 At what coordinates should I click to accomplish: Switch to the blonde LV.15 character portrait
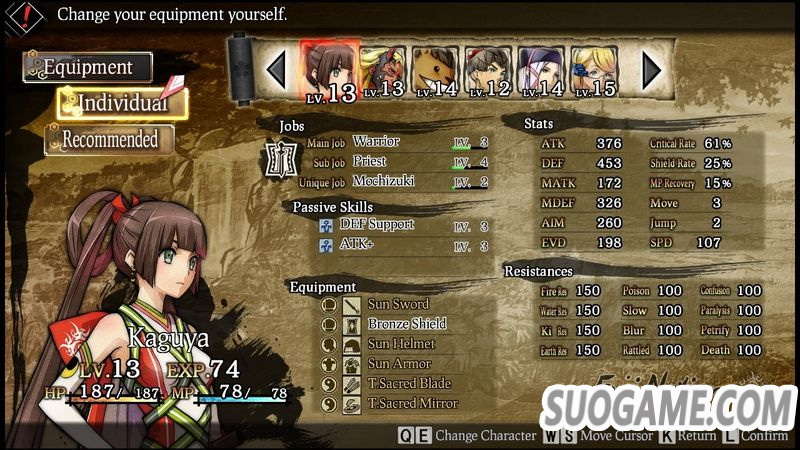point(595,70)
